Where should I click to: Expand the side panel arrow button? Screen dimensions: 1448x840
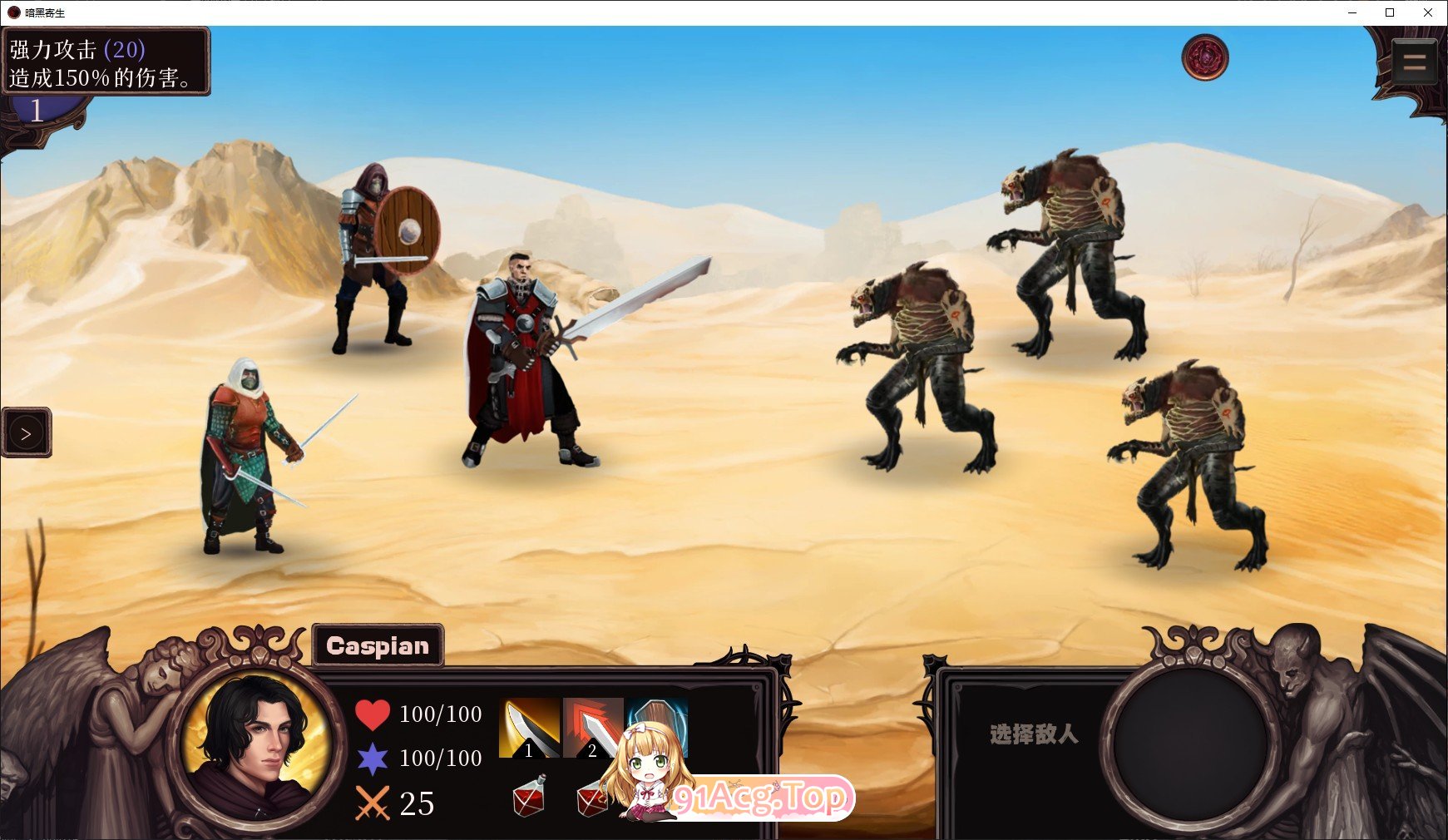click(x=27, y=433)
